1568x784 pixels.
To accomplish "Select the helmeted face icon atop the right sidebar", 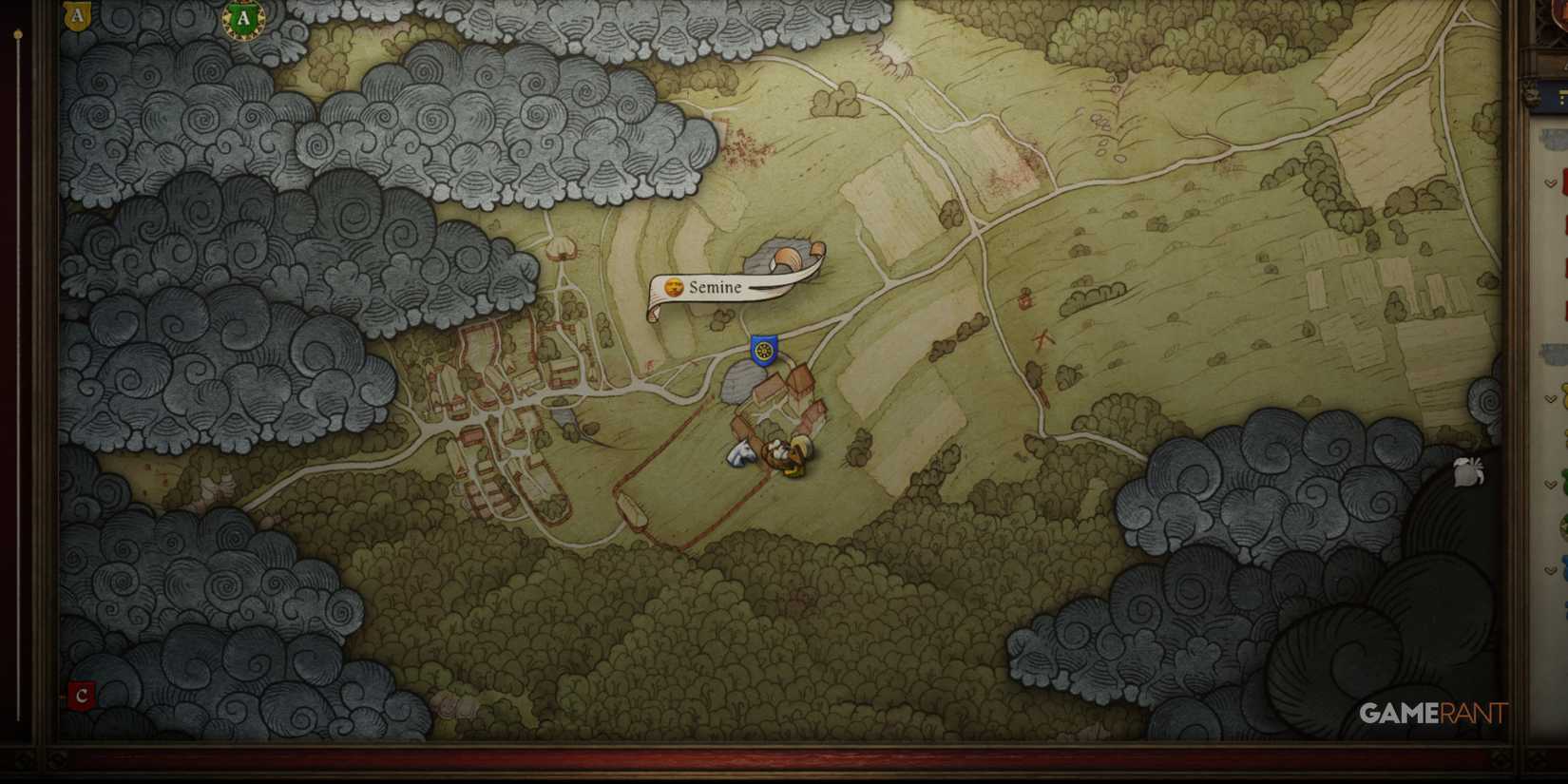I will pyautogui.click(x=1530, y=98).
